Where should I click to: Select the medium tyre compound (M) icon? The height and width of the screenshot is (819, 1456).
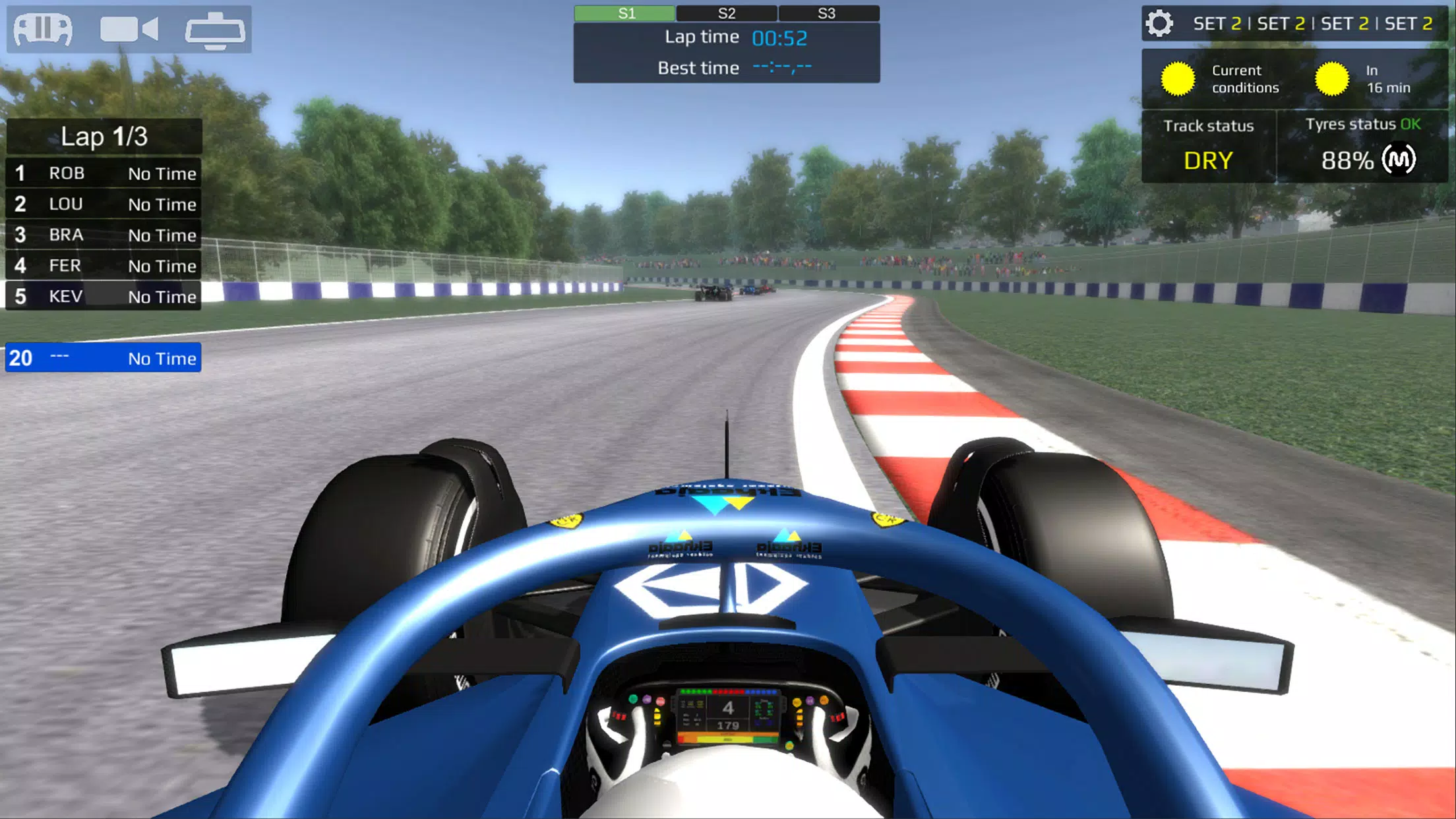tap(1403, 159)
